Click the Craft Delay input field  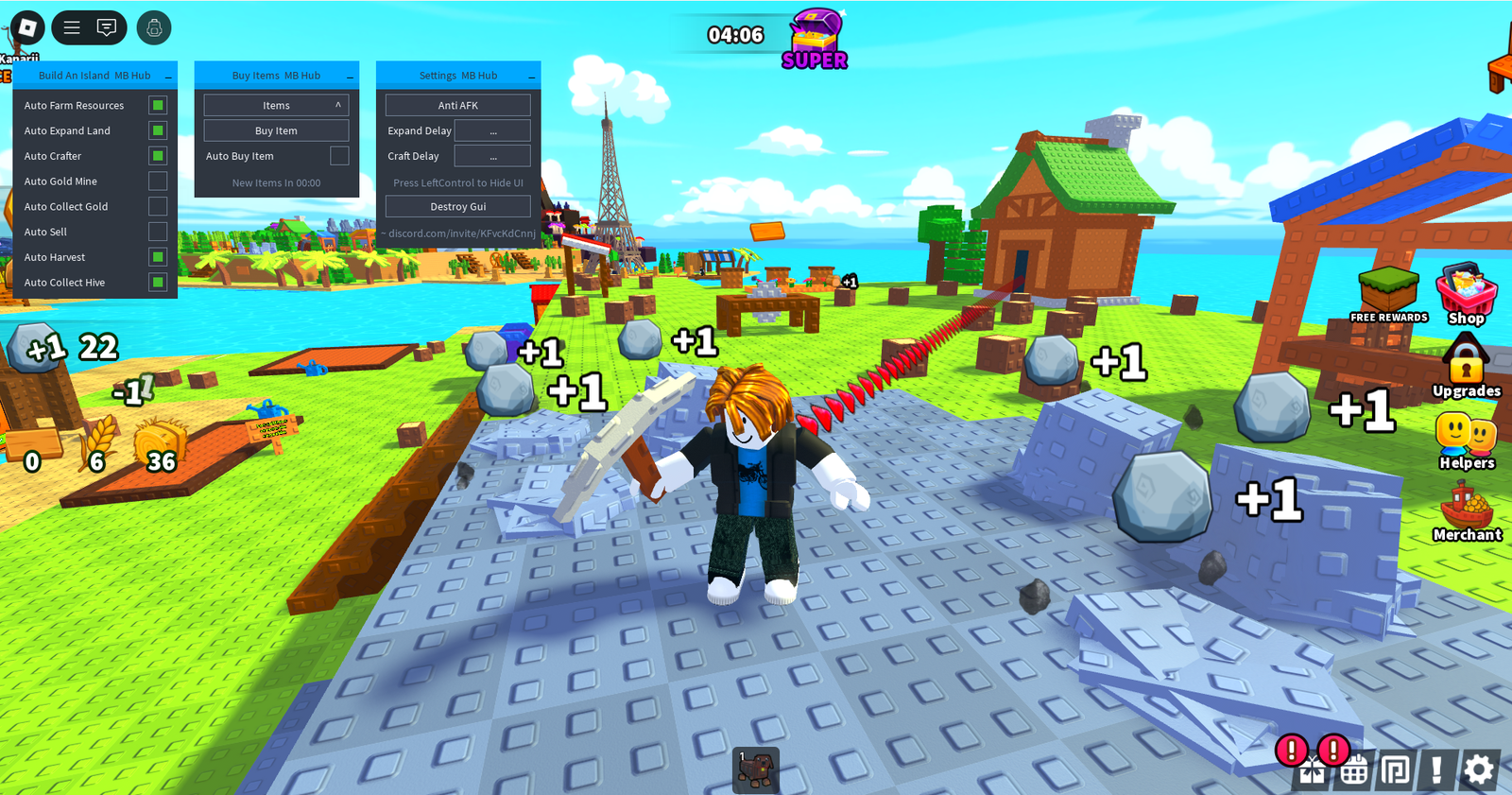pos(492,156)
